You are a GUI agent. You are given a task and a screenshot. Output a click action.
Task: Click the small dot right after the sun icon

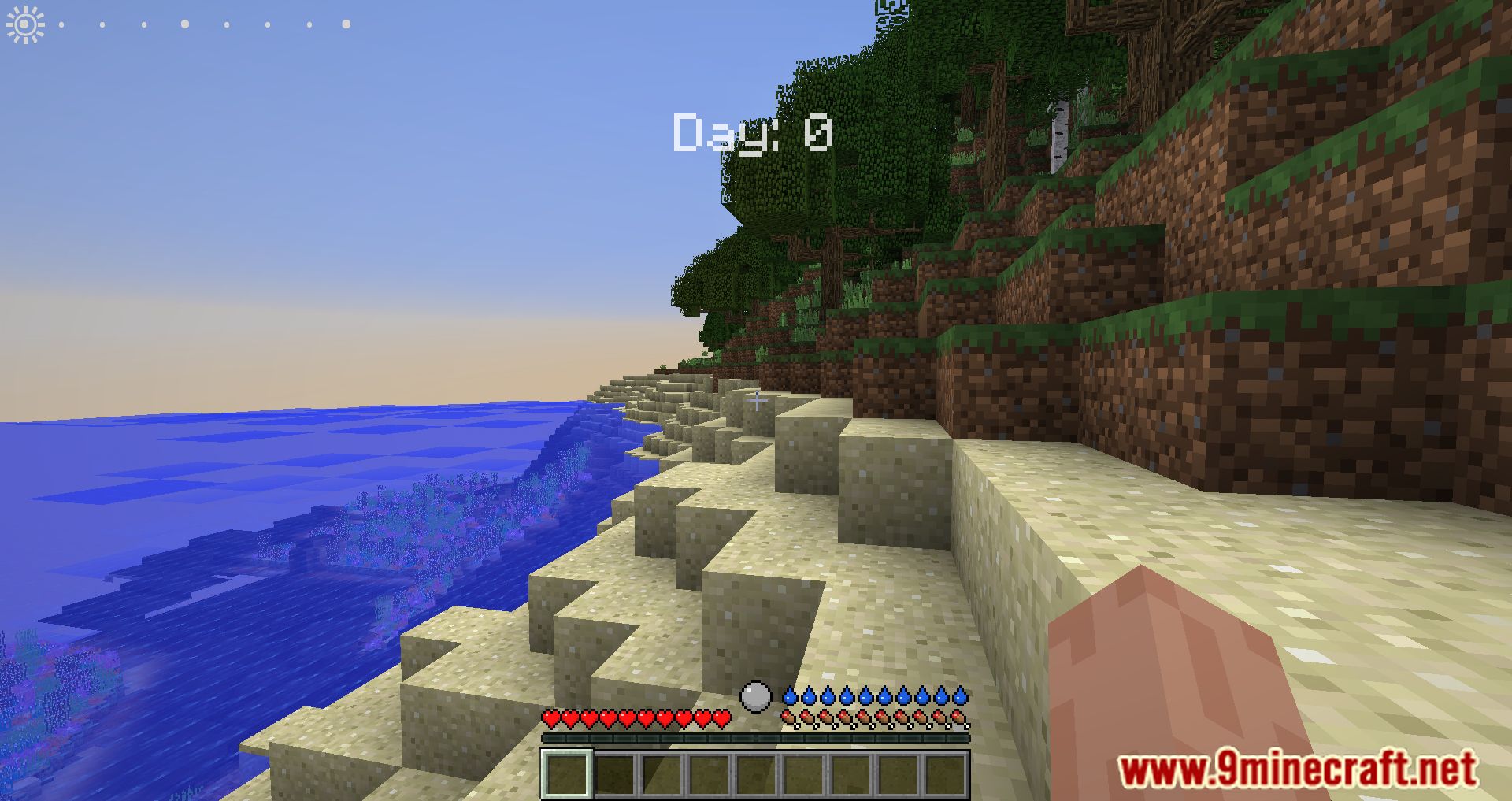click(x=63, y=23)
